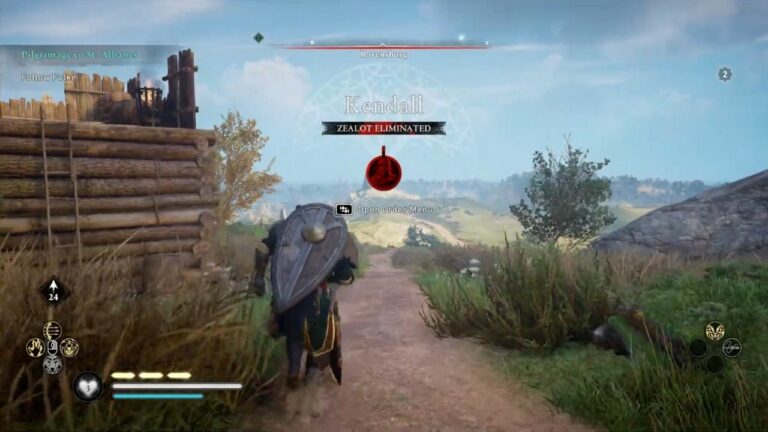The height and width of the screenshot is (432, 768).
Task: Activate the right-side ability in the left wheel
Action: click(70, 347)
